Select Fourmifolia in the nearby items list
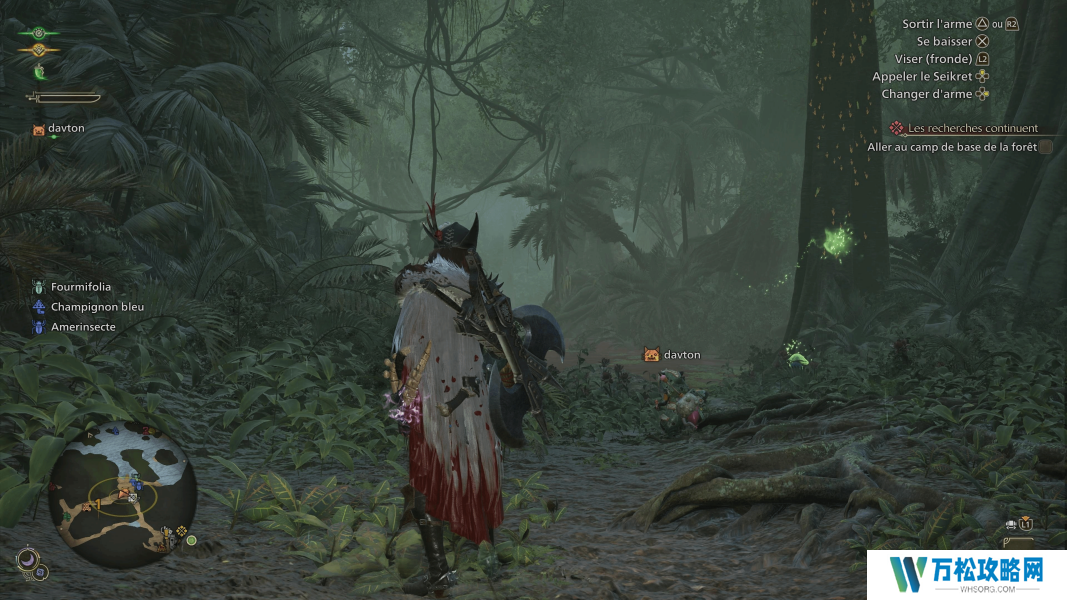This screenshot has height=600, width=1067. (81, 287)
